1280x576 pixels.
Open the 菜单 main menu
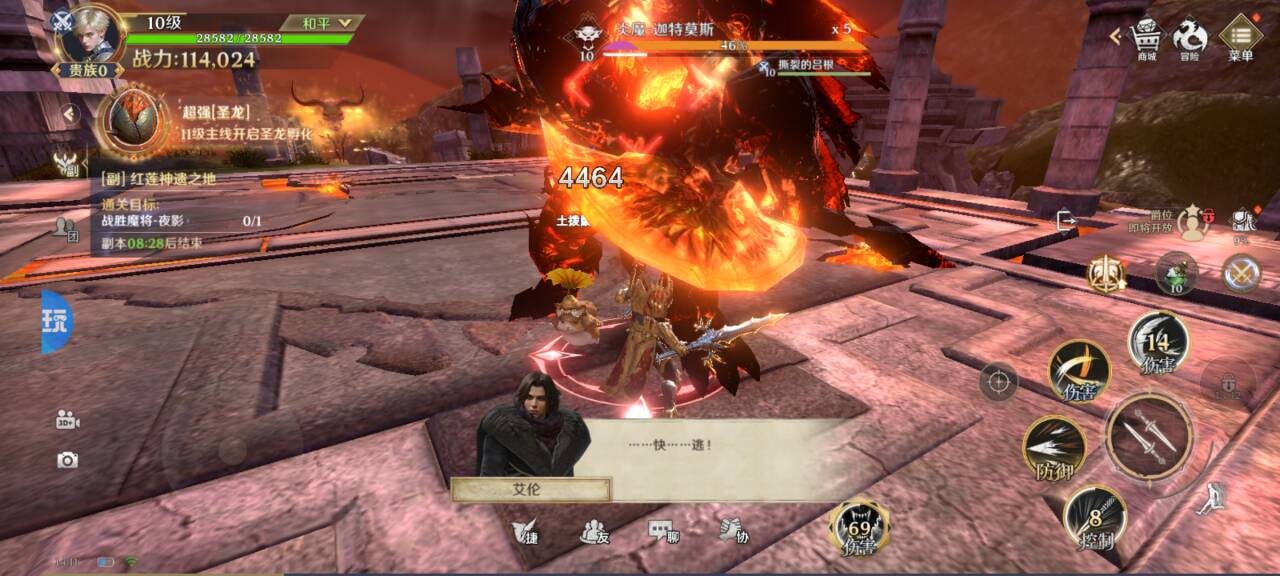[1240, 38]
